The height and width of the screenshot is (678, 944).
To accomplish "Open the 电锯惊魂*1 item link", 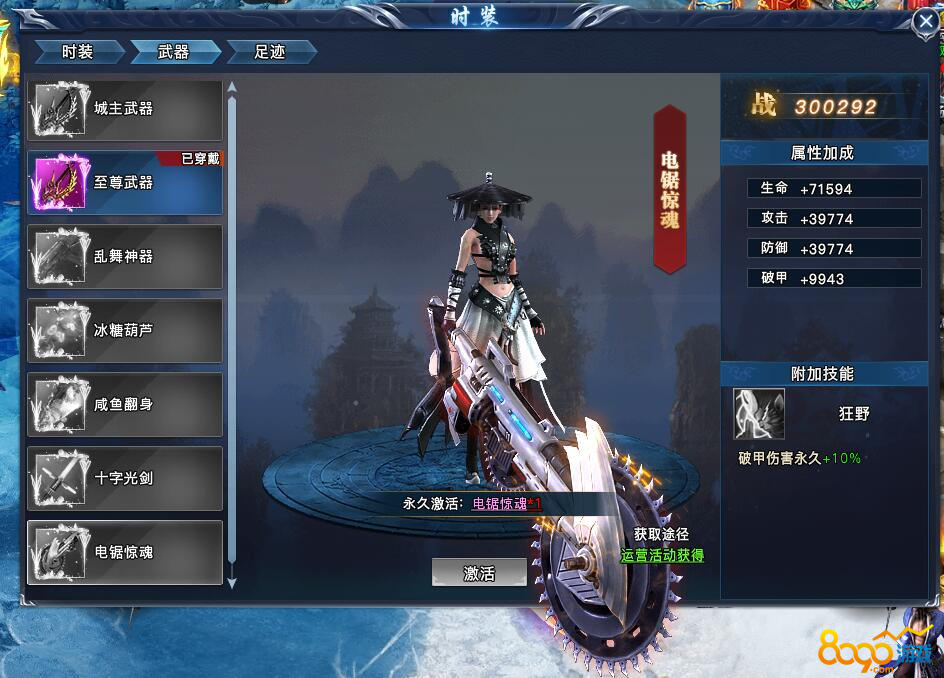I will pyautogui.click(x=507, y=504).
